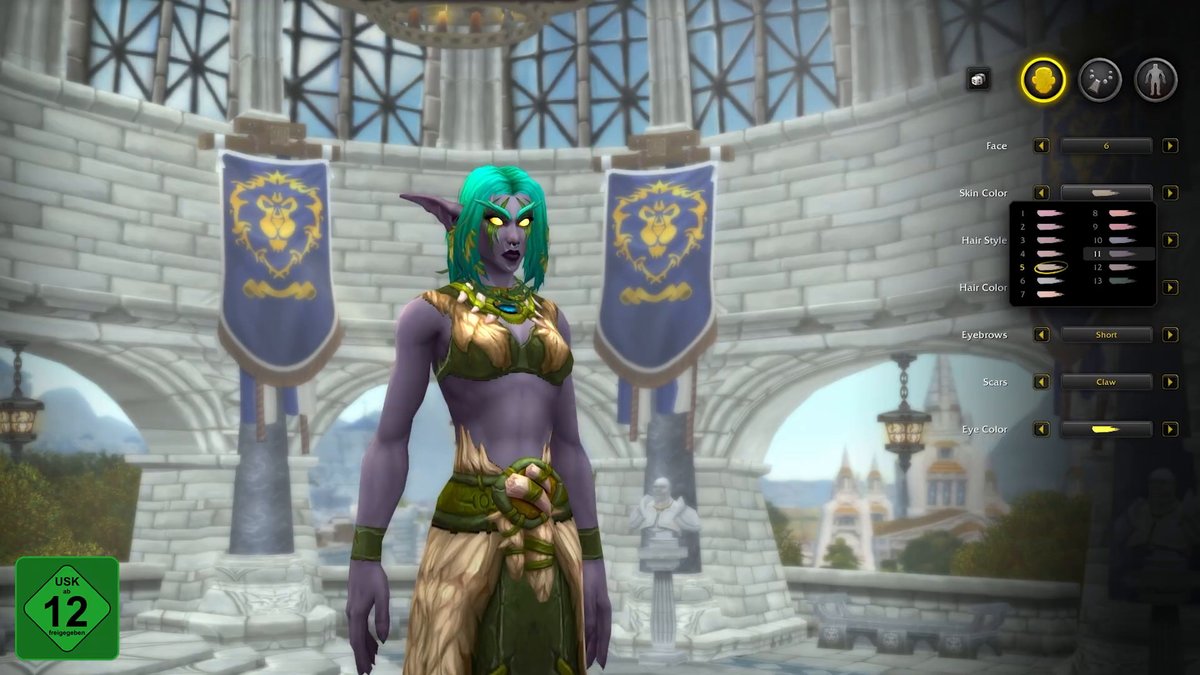Image resolution: width=1200 pixels, height=675 pixels.
Task: Open the Face dropdown showing 6
Action: [1106, 146]
